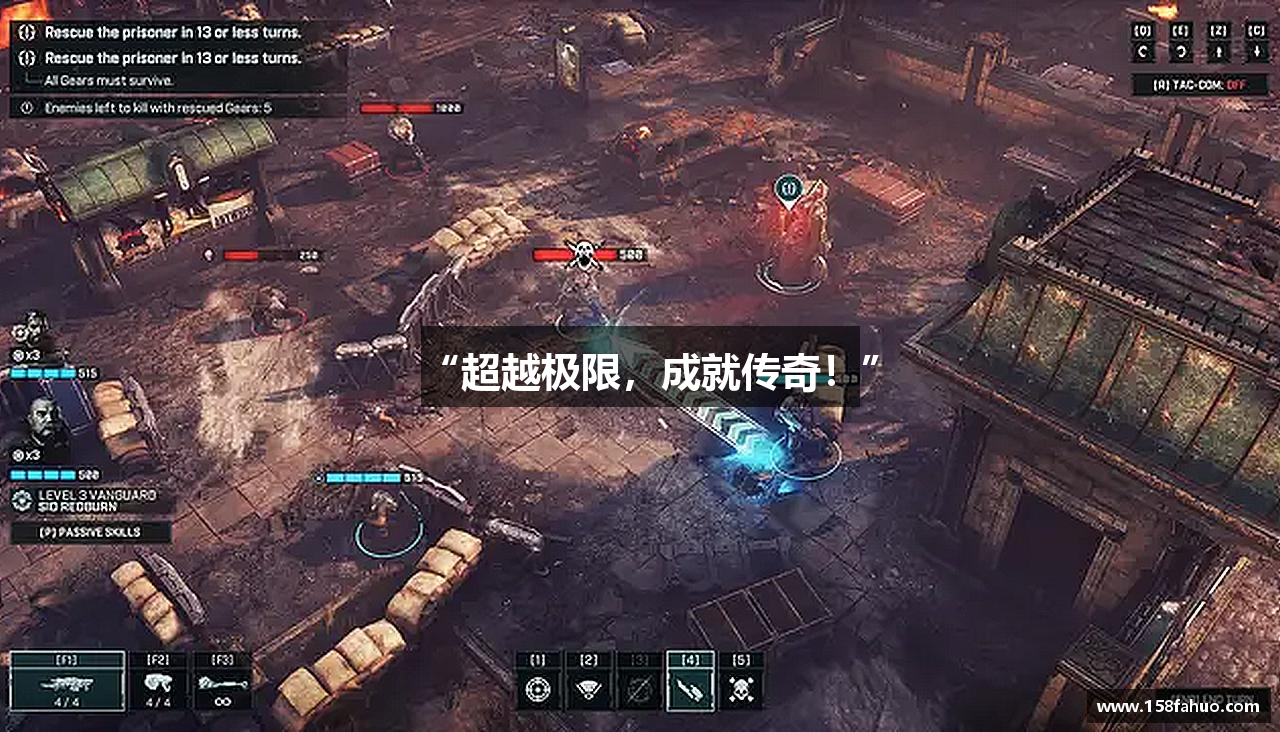
Task: Activate the cone-attack ability in slot 2
Action: pyautogui.click(x=589, y=690)
